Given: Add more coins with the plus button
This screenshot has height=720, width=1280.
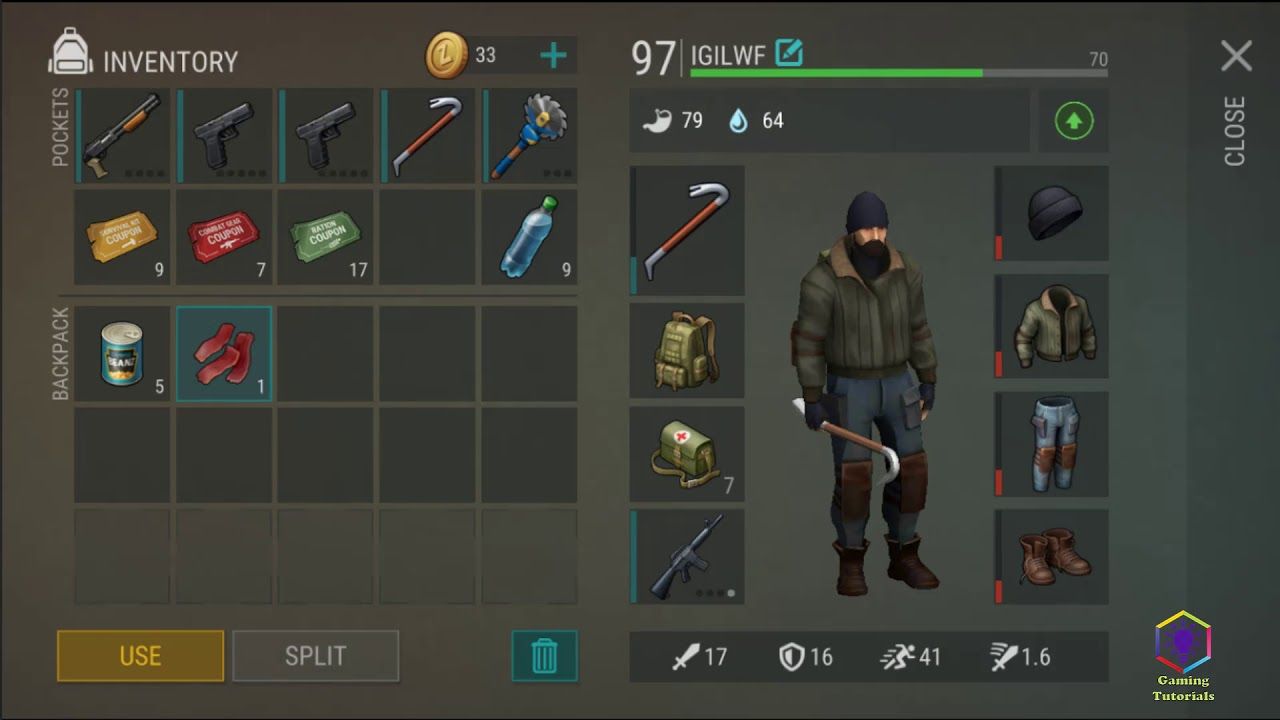Looking at the screenshot, I should 553,55.
